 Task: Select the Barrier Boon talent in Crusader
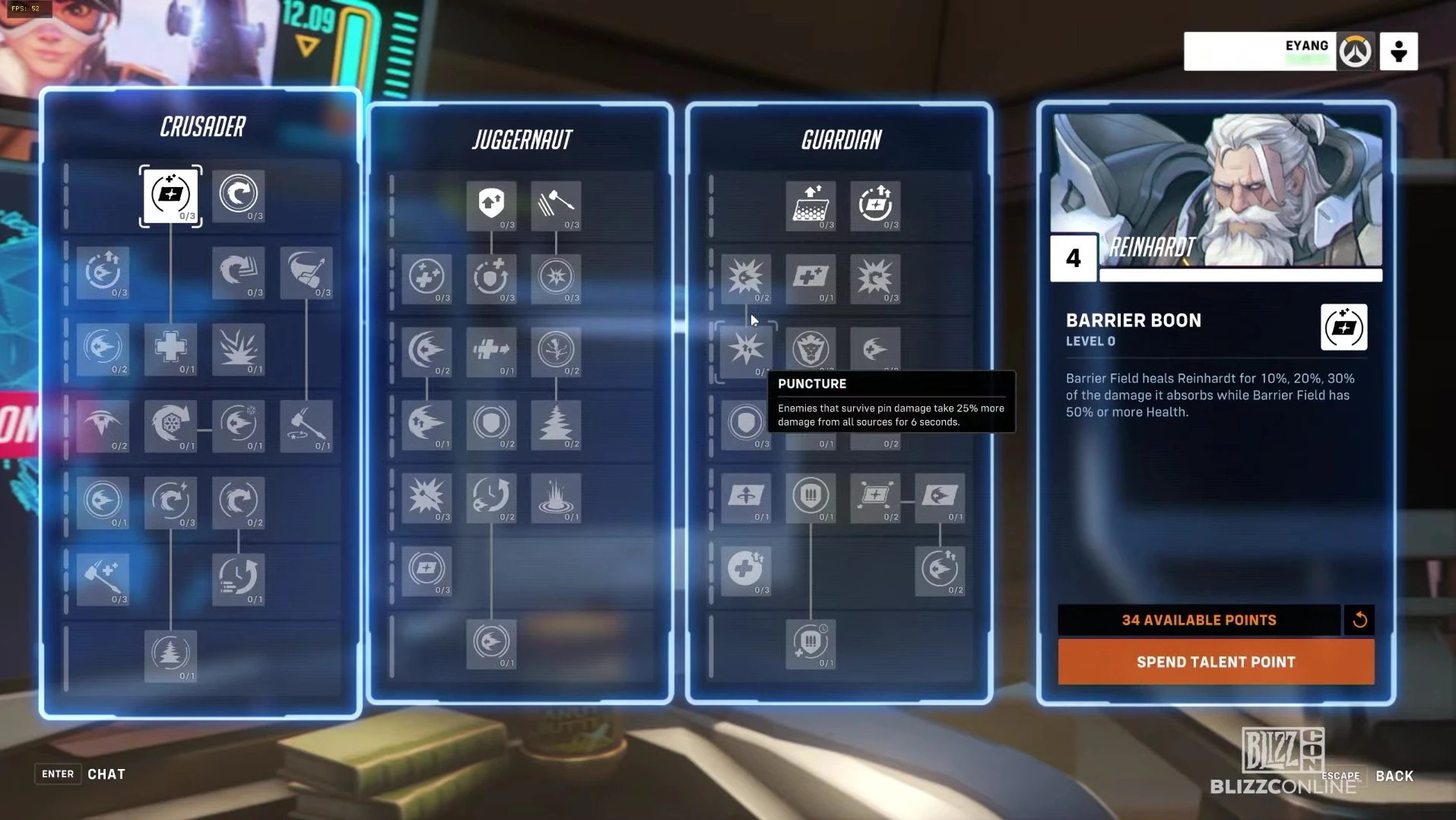pos(170,195)
